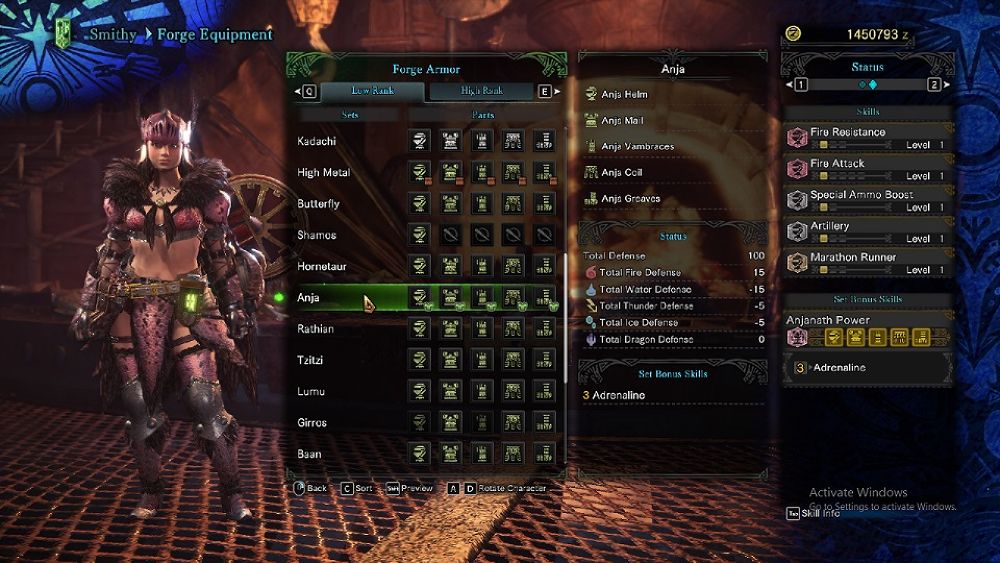This screenshot has height=563, width=1000.
Task: Select the Hornetaur armor set
Action: (322, 267)
